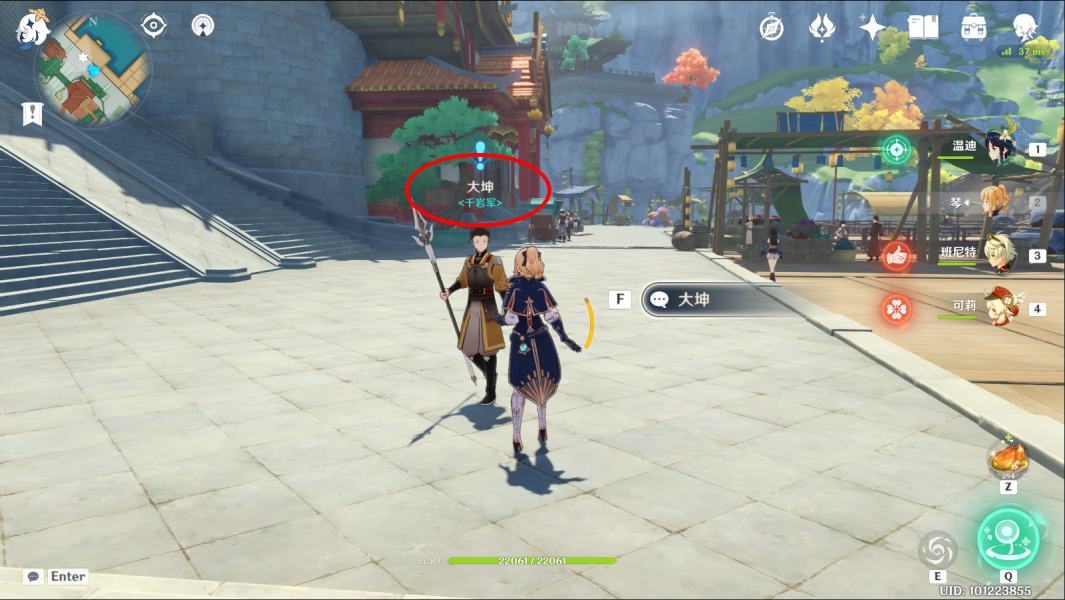This screenshot has width=1065, height=600.
Task: Open the character screen icon
Action: tap(1024, 27)
